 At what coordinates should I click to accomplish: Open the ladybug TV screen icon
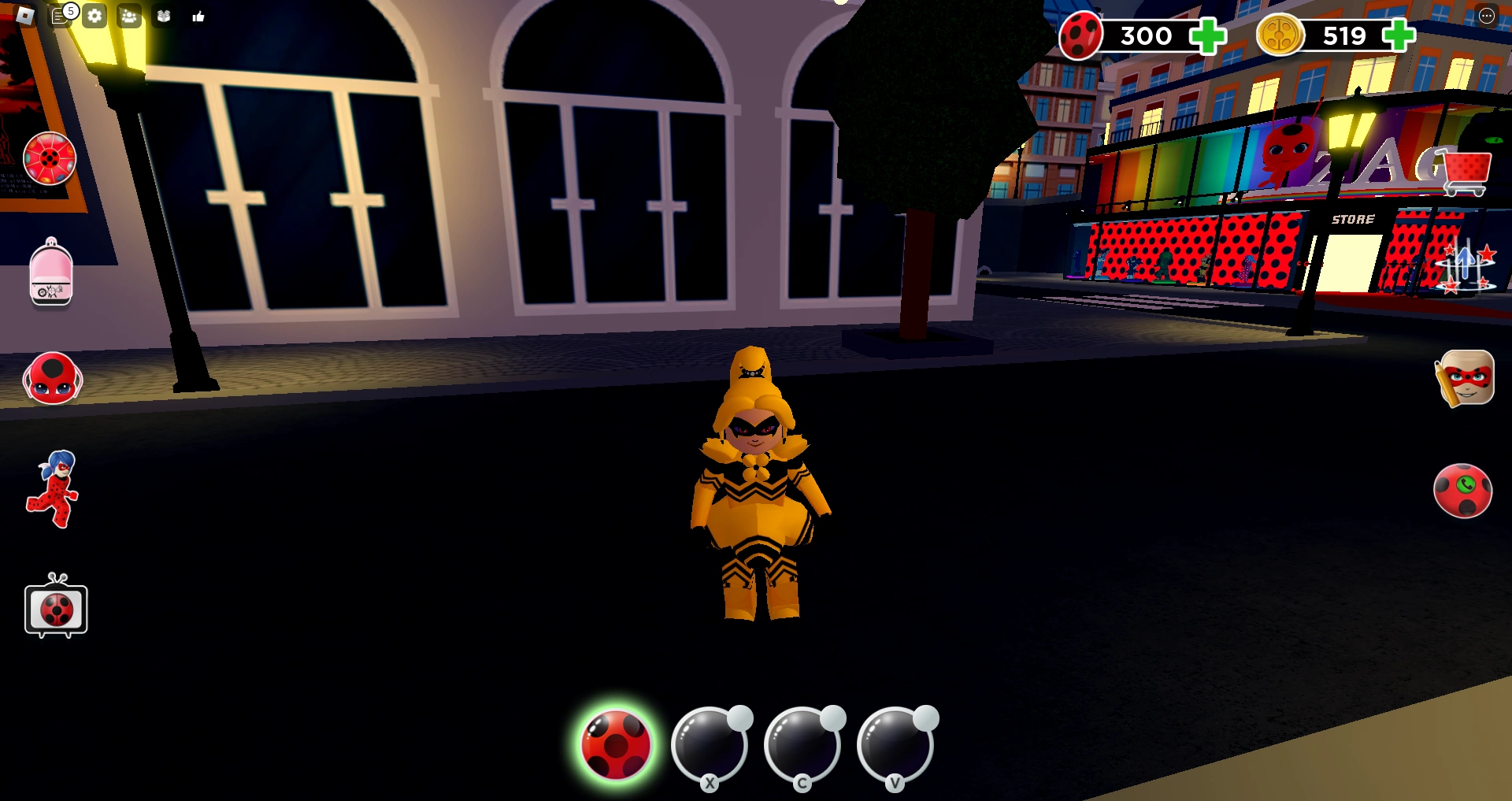(55, 609)
